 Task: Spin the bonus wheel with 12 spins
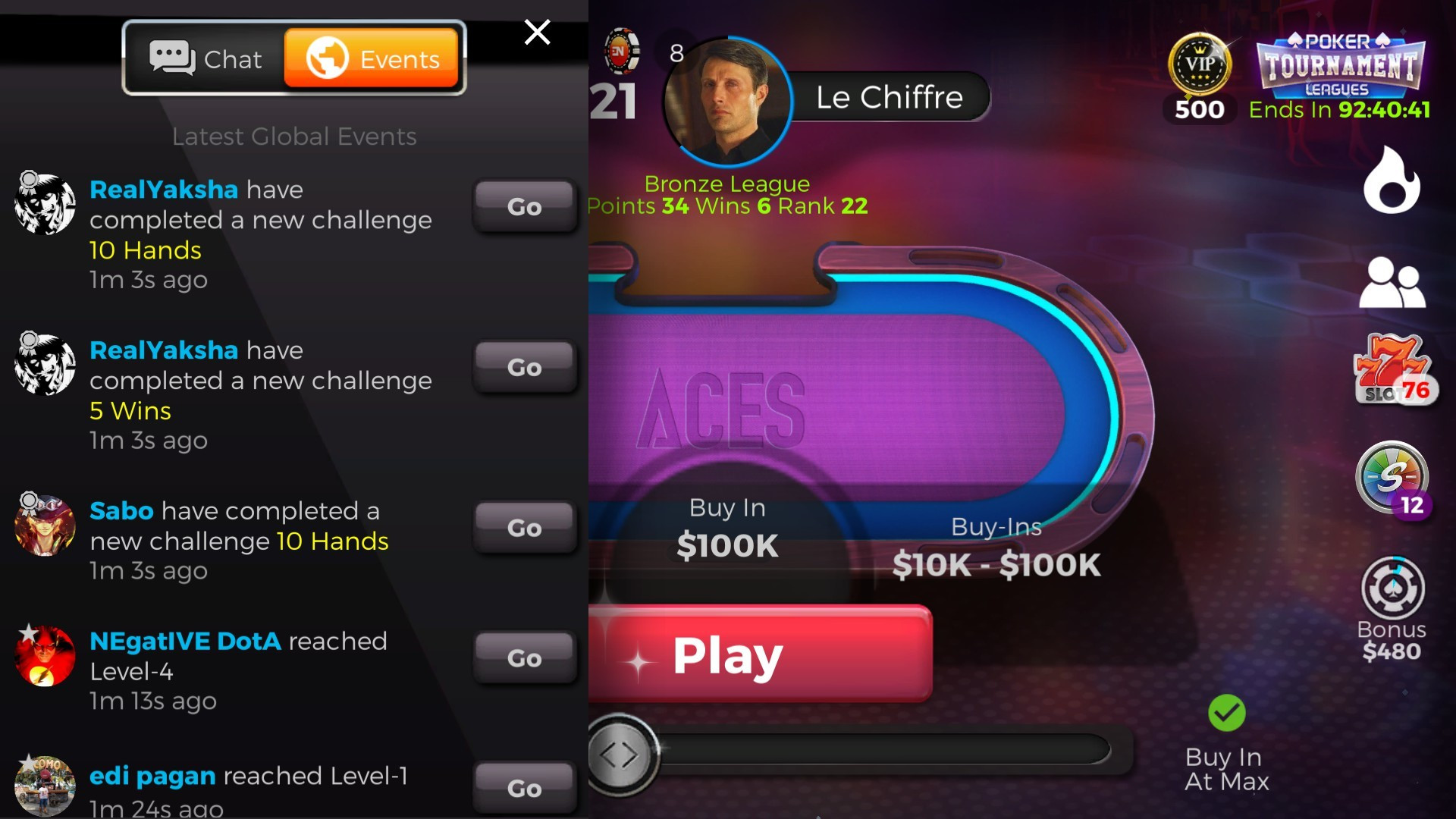[x=1394, y=478]
